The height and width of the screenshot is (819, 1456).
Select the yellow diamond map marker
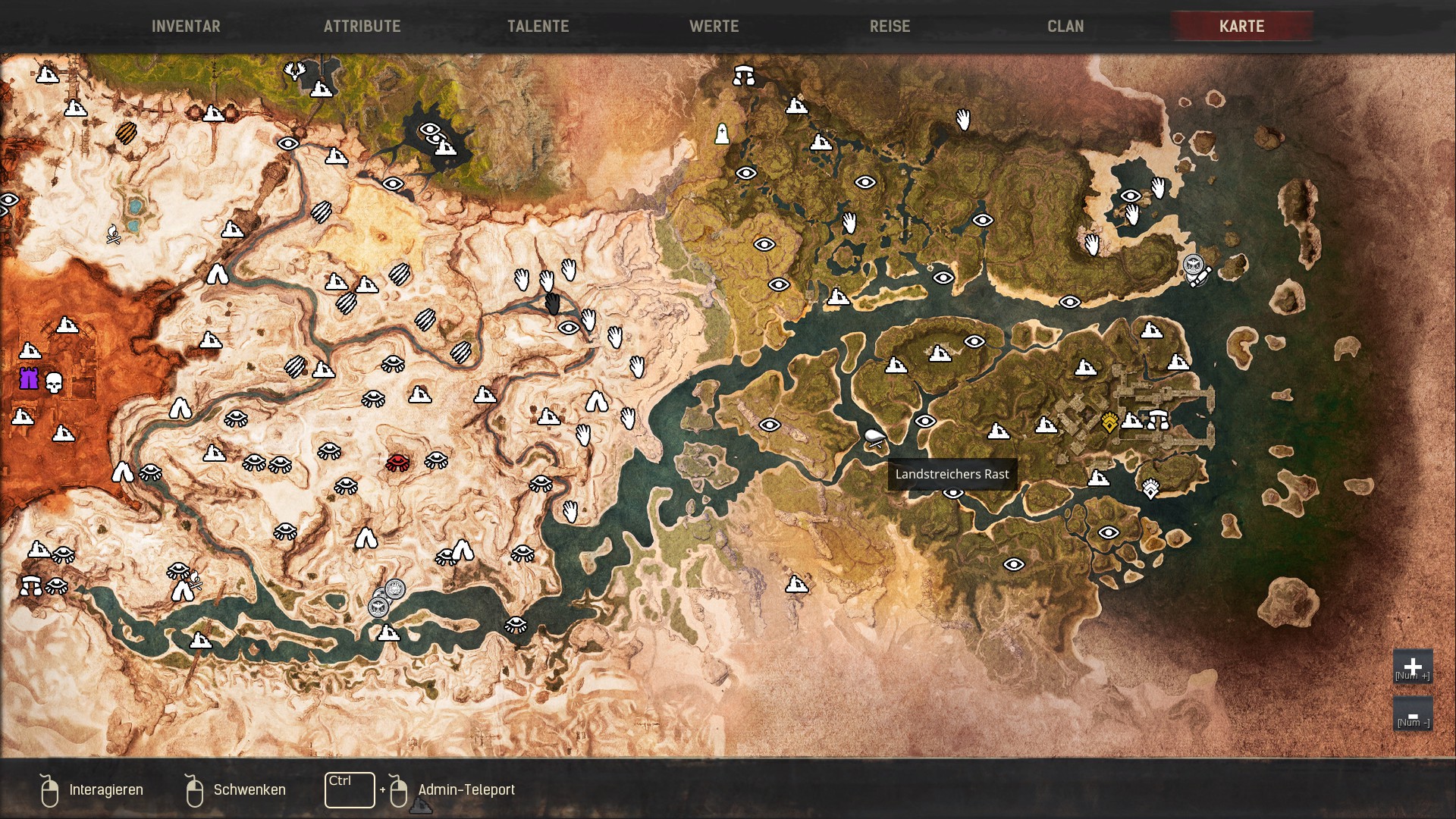[x=1109, y=422]
